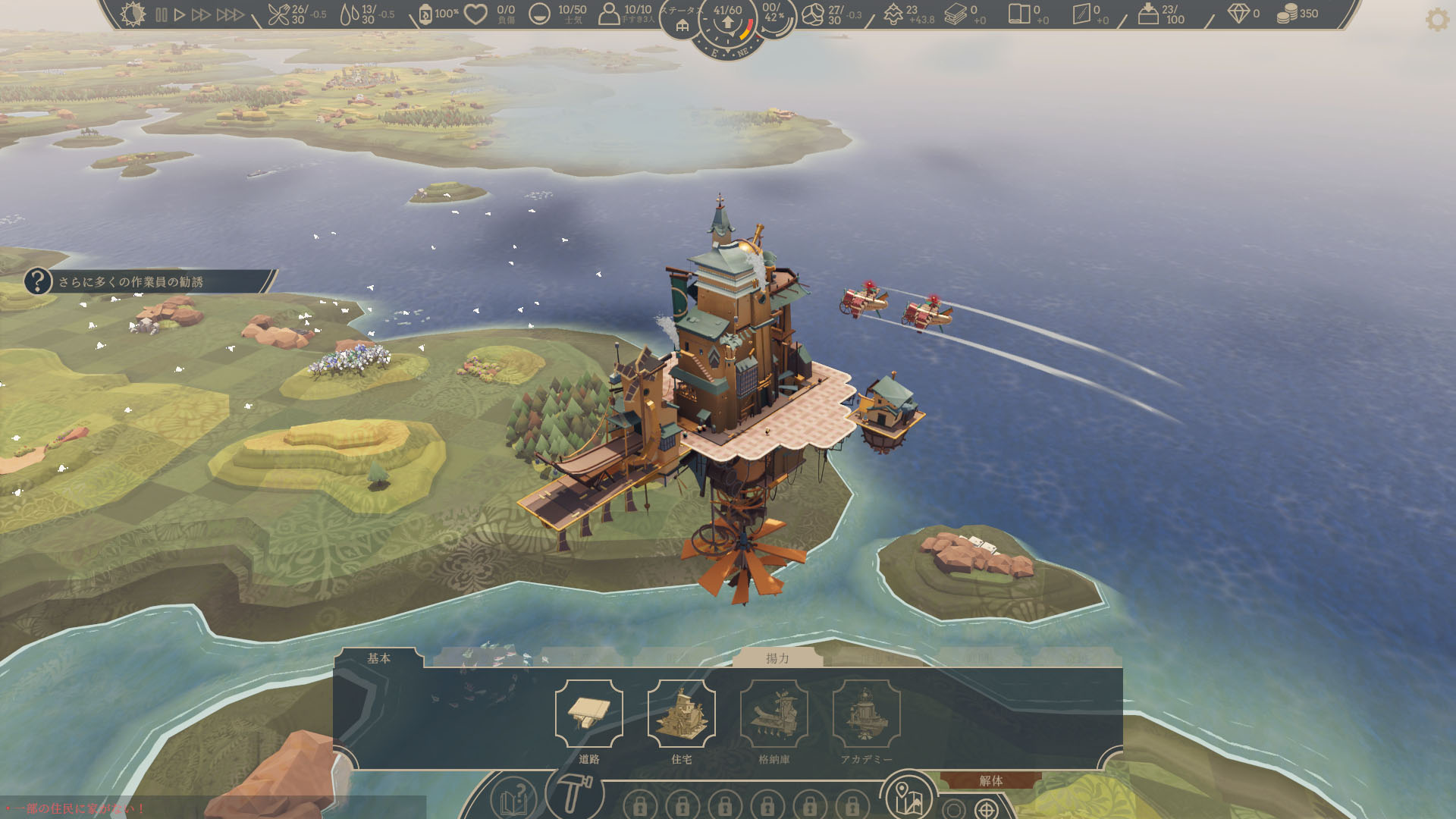Screen dimensions: 1456x819
Task: Switch to the 揚力 build tab
Action: pos(777,658)
